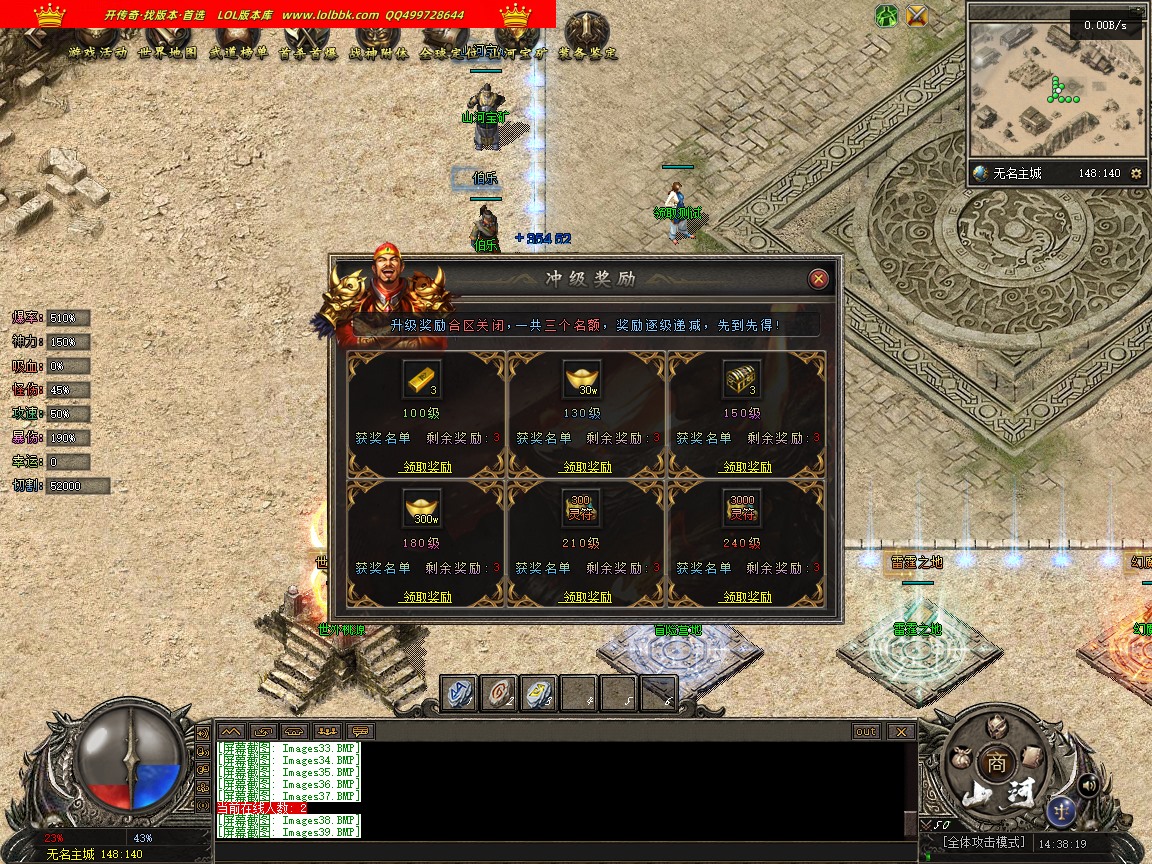
Task: Click the chat panel 'out' button
Action: point(866,731)
